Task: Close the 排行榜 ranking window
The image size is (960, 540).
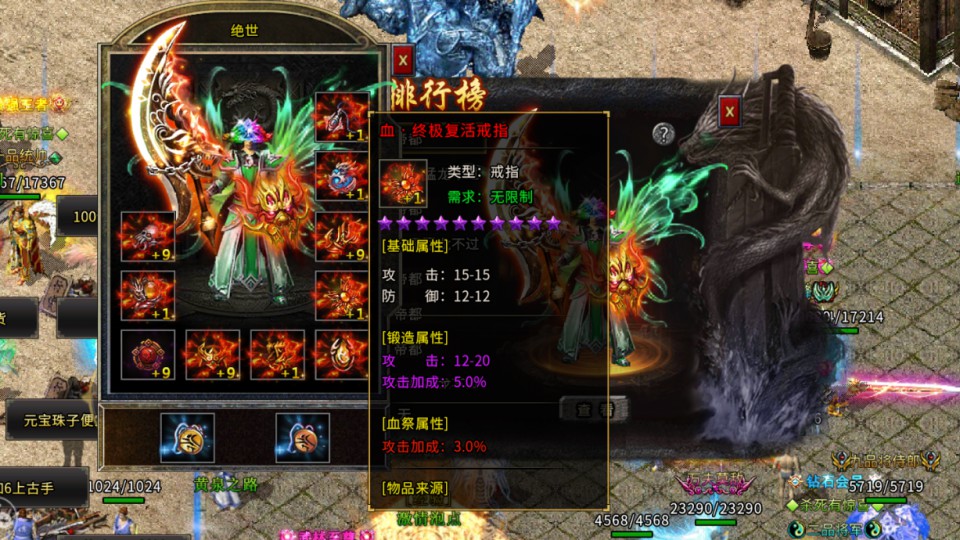Action: [730, 110]
